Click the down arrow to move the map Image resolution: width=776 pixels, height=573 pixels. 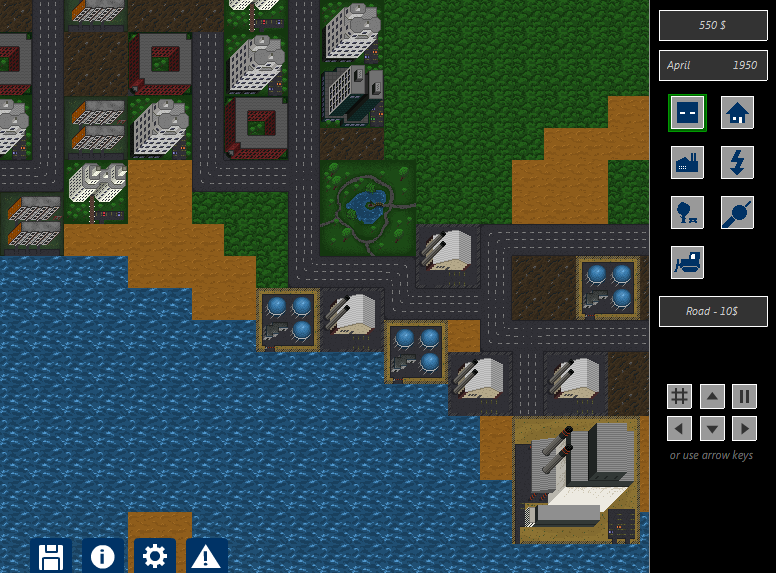711,429
